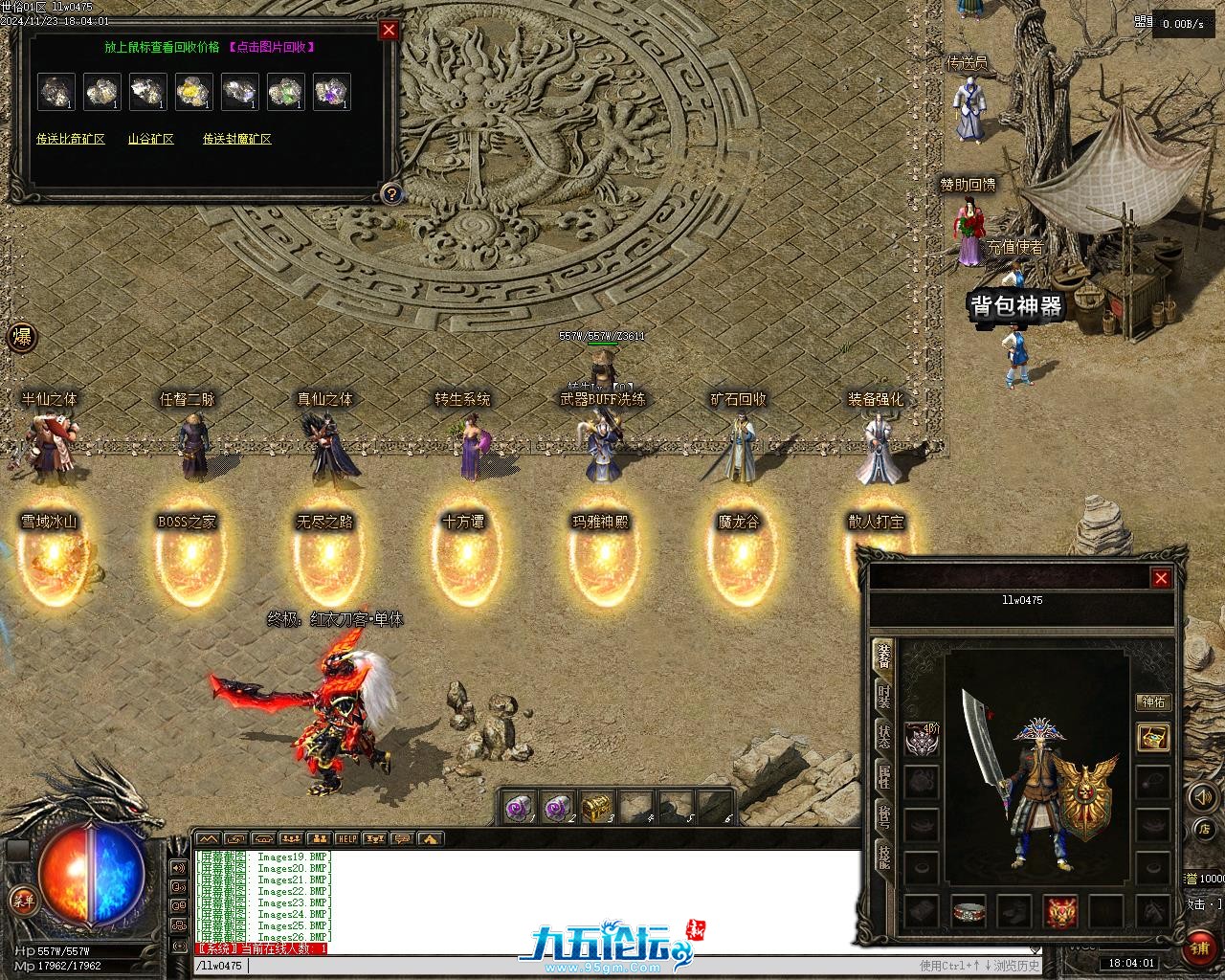Close the ore recycling window
Screen dimensions: 1225x980
click(389, 30)
